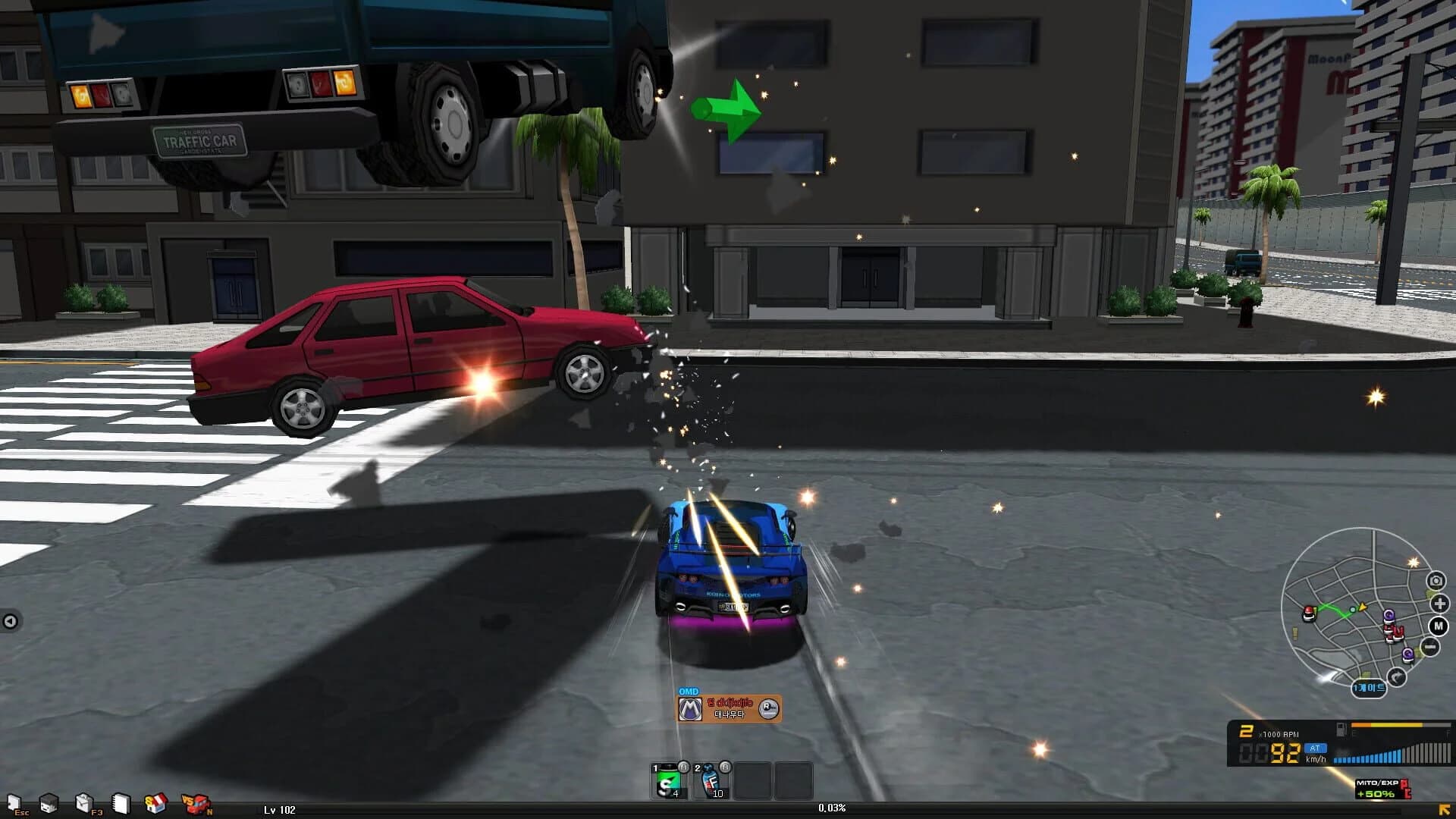Open the quest notebook icon

coord(120,804)
